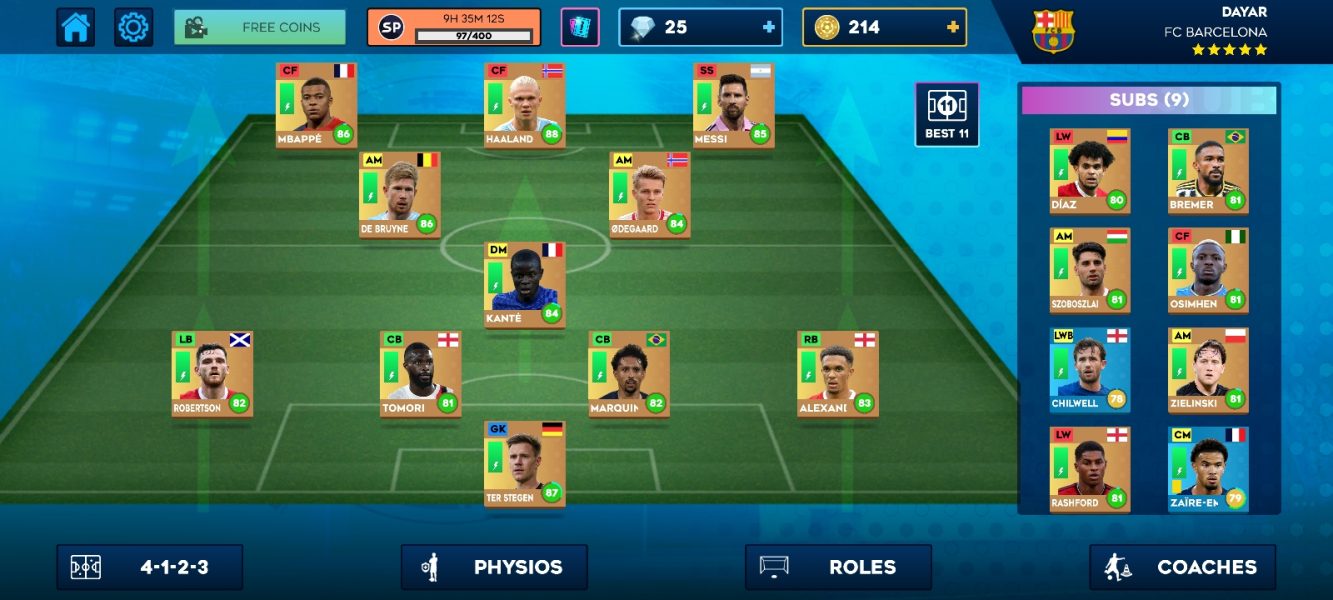1333x600 pixels.
Task: Select substitute Rashford's card
Action: (x=1090, y=469)
